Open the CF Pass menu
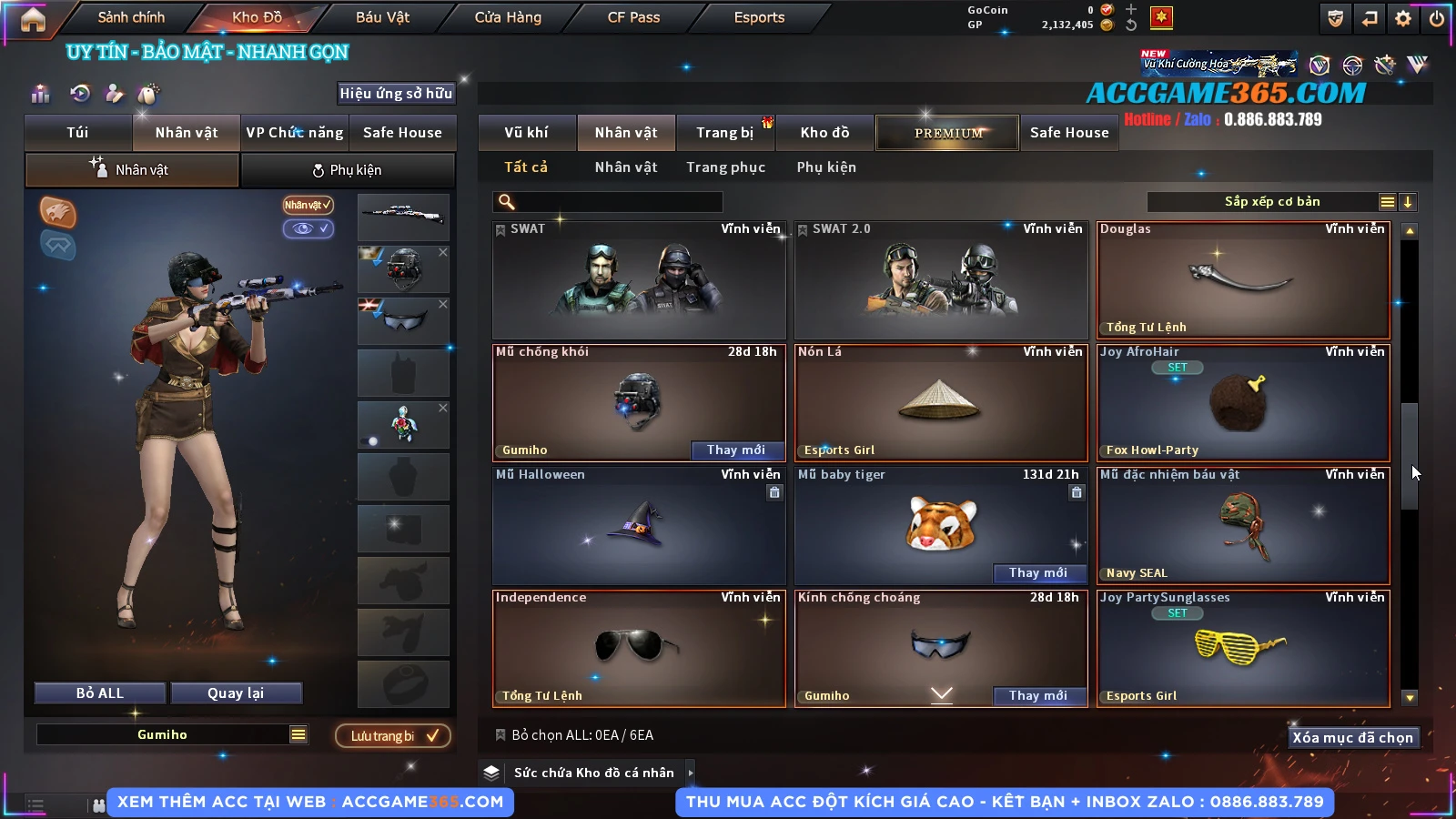The image size is (1456, 819). coord(633,17)
